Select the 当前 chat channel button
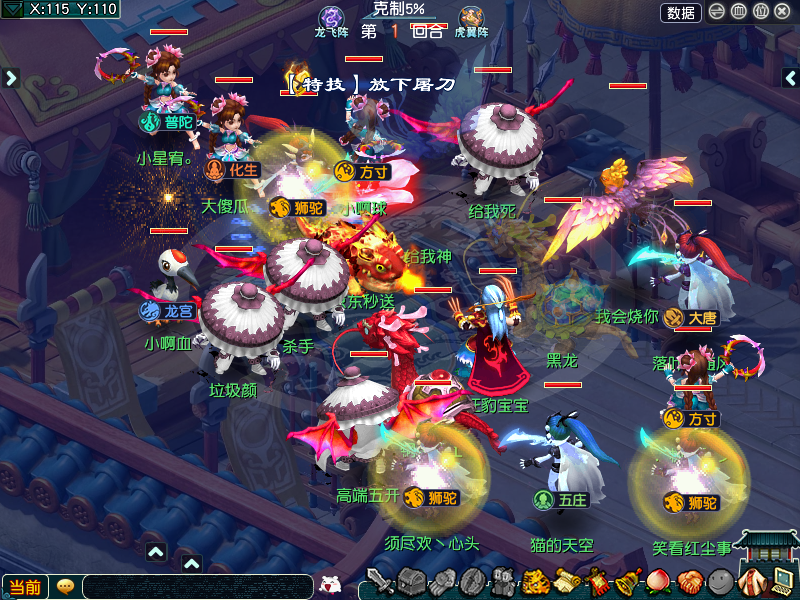This screenshot has height=600, width=800. tap(25, 587)
